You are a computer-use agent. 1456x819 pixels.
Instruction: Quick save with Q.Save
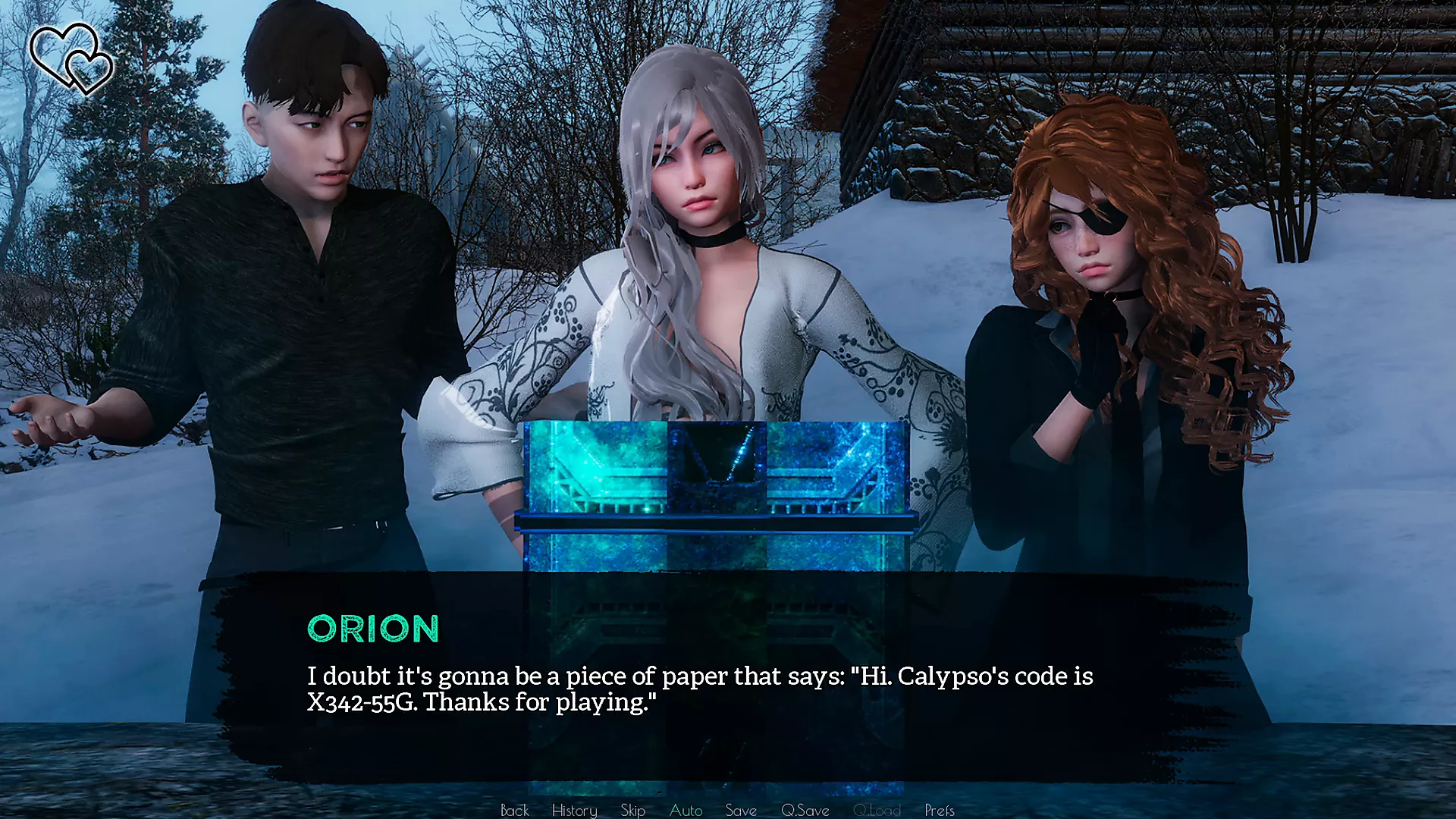coord(805,810)
